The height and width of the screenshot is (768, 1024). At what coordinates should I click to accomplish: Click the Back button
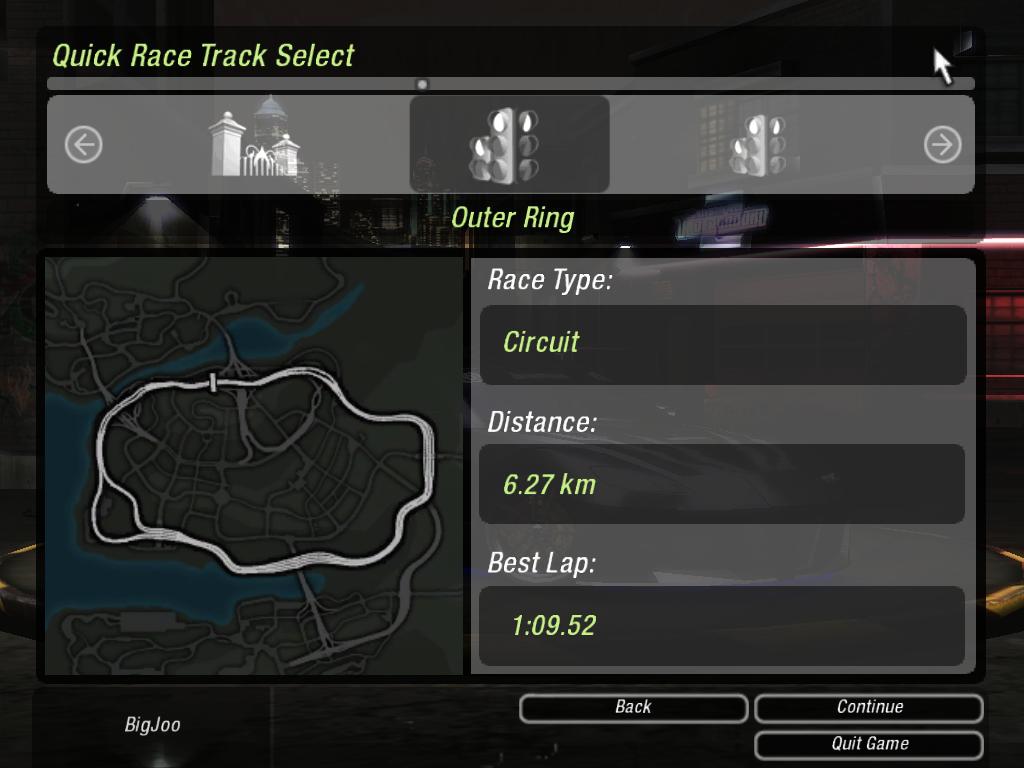[633, 708]
